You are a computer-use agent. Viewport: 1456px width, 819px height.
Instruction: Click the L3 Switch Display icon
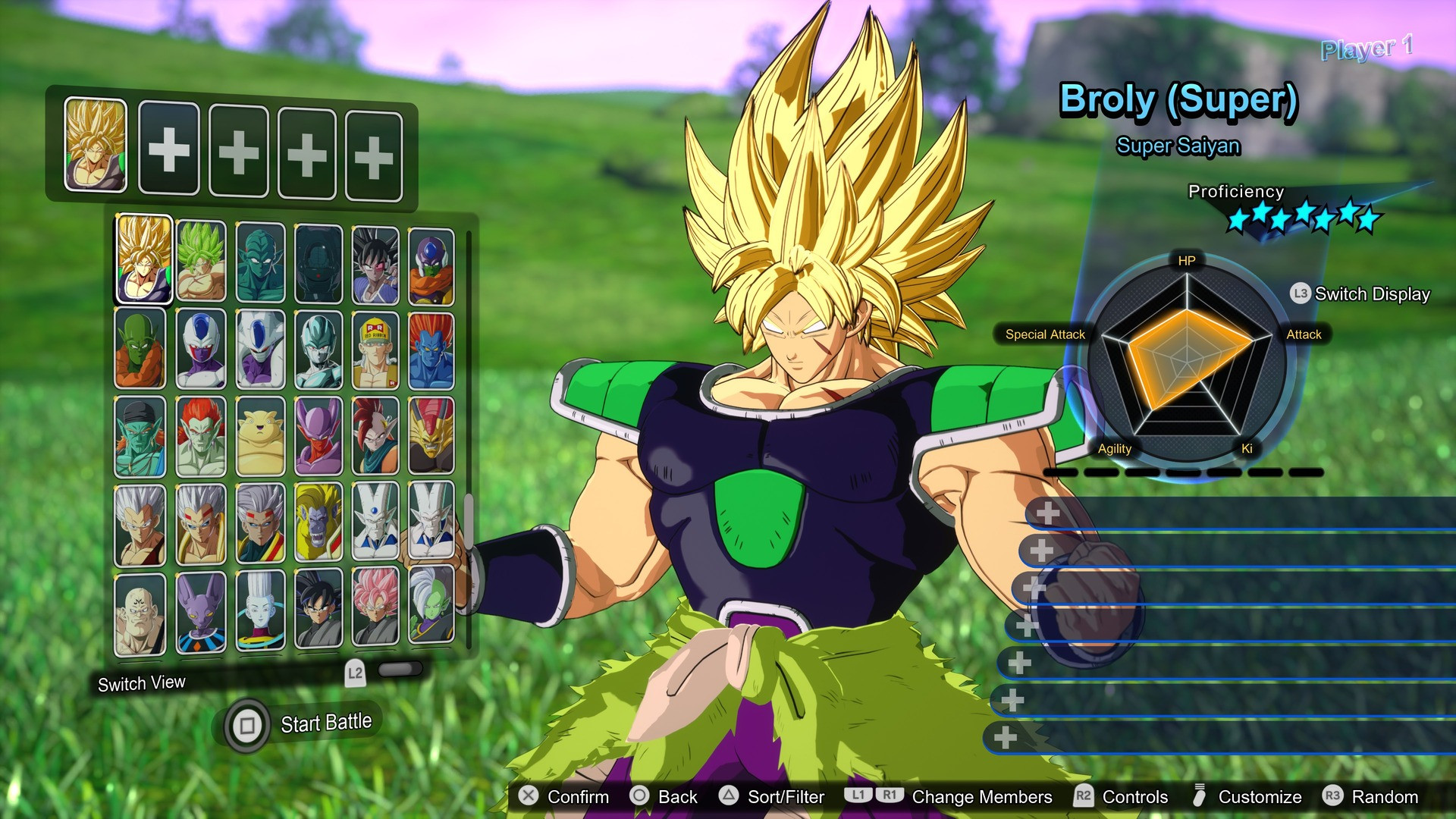[x=1298, y=294]
